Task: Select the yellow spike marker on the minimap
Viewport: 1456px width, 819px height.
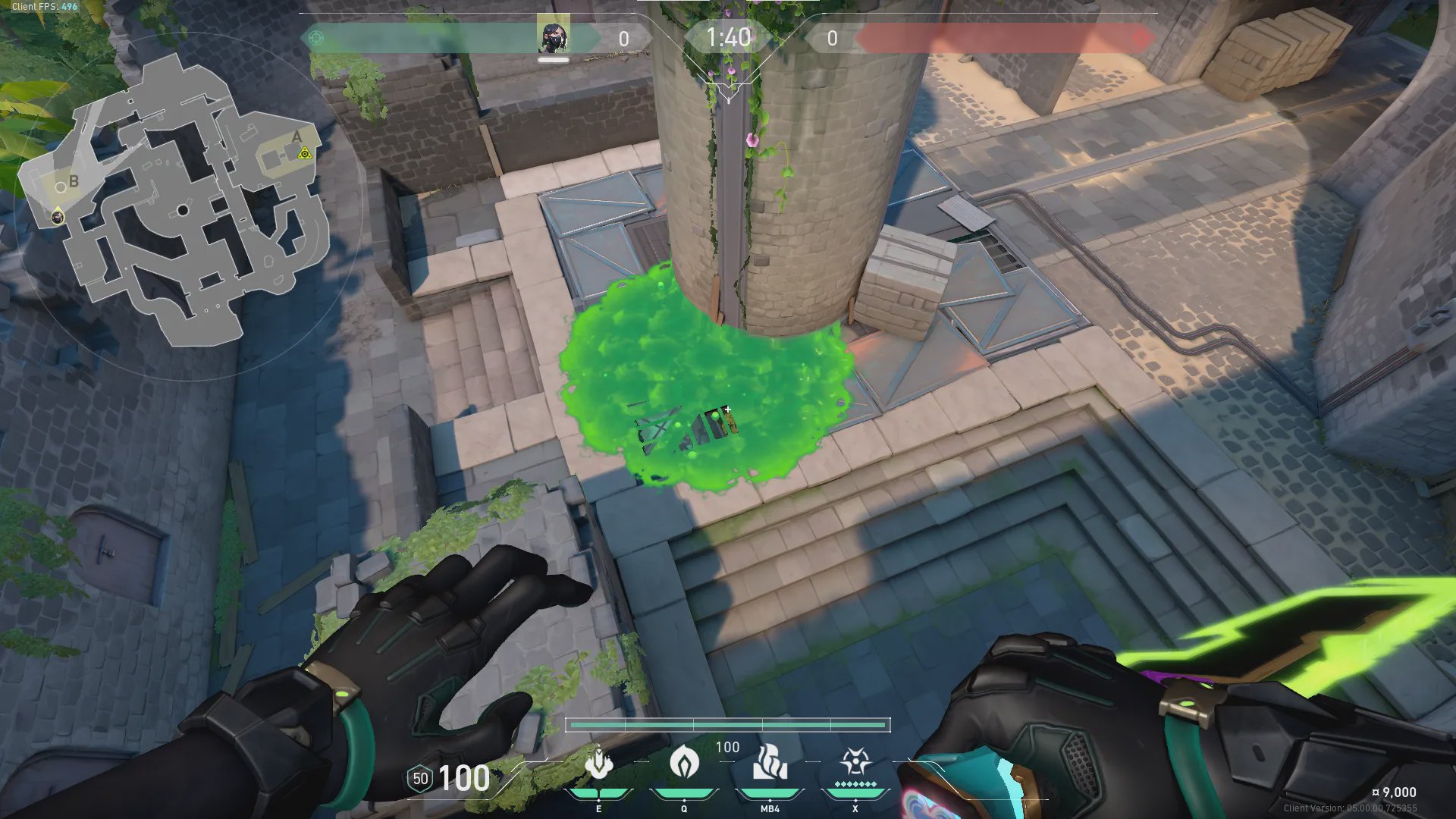Action: pos(304,153)
